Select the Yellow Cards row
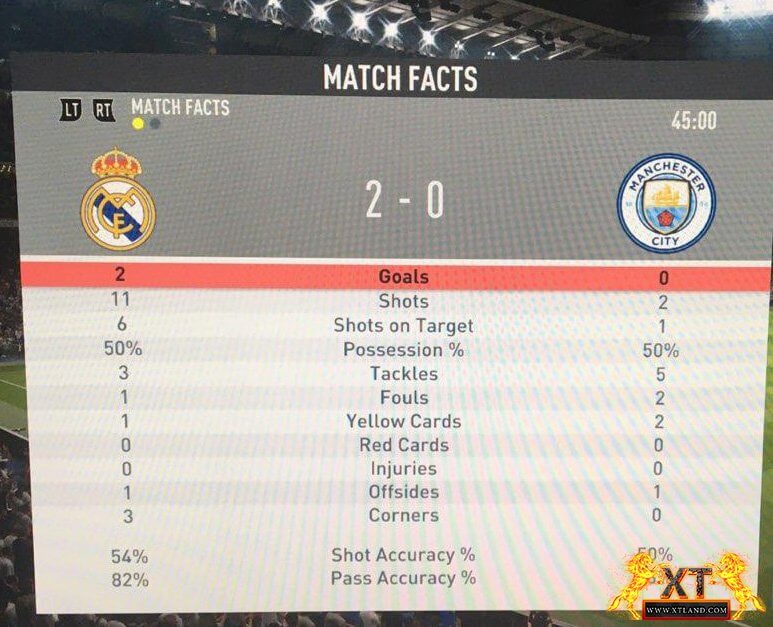 point(403,421)
